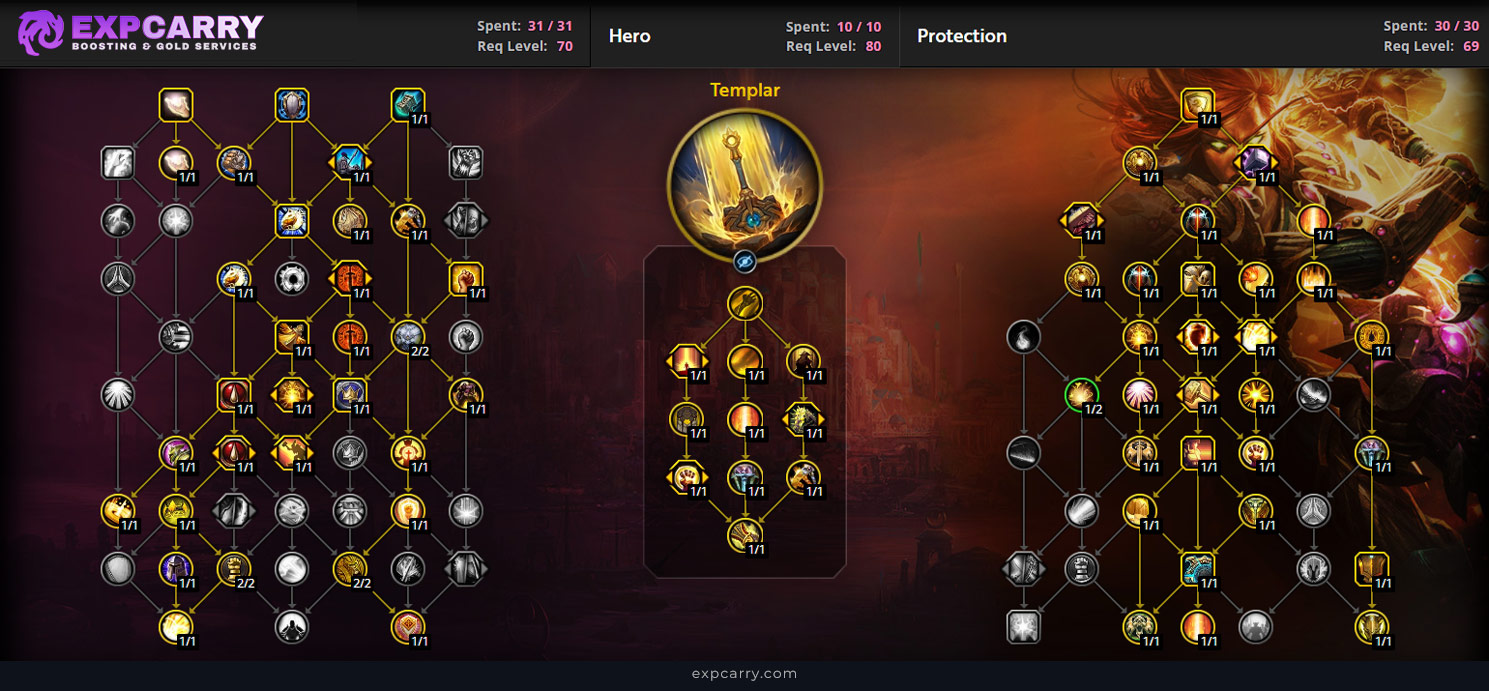Select the greyed-out flame Protection talent
The height and width of the screenshot is (691, 1489).
[1023, 337]
